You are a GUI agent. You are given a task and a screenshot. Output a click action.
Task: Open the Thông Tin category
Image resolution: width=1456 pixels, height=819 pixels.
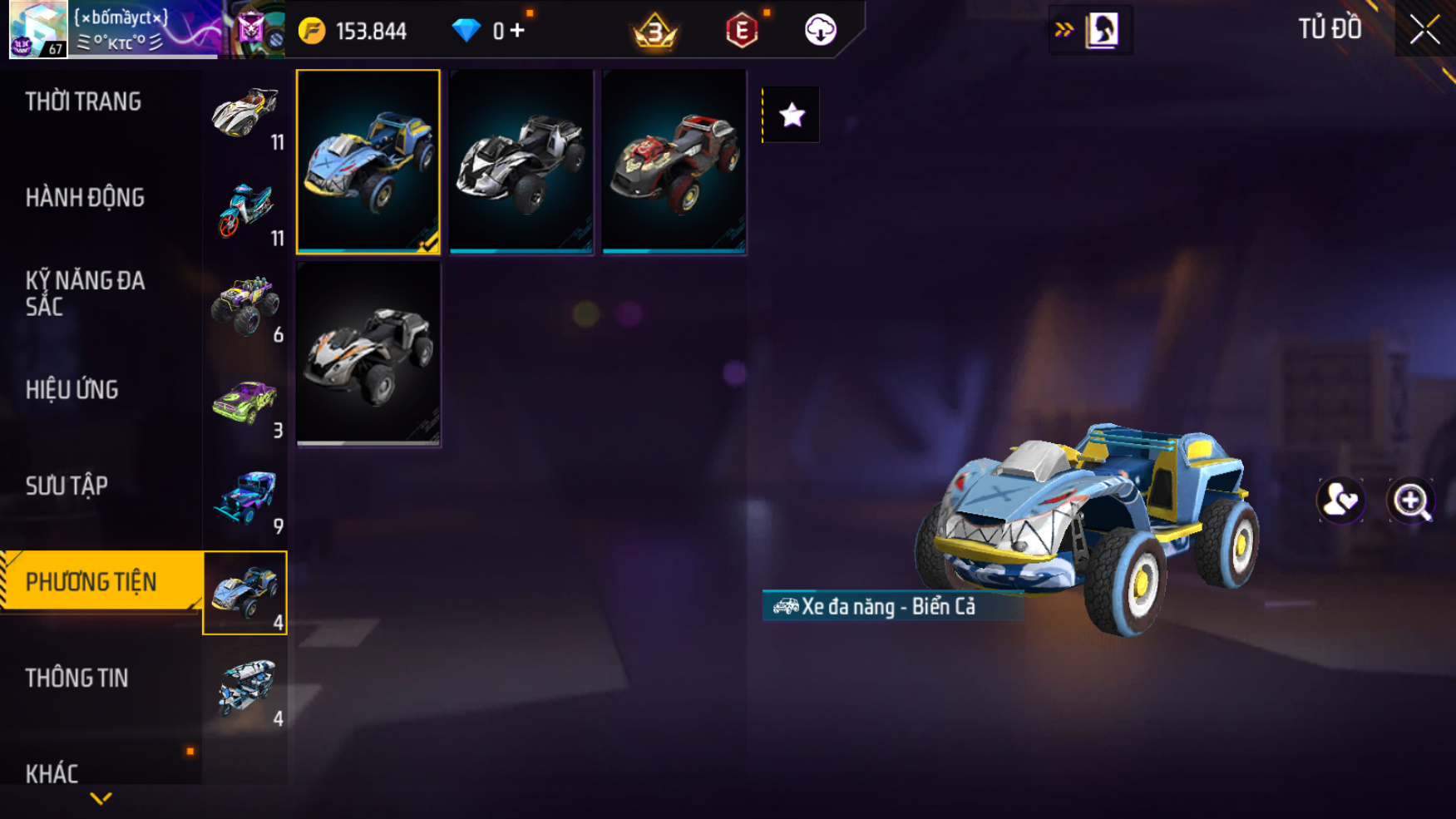(x=77, y=678)
